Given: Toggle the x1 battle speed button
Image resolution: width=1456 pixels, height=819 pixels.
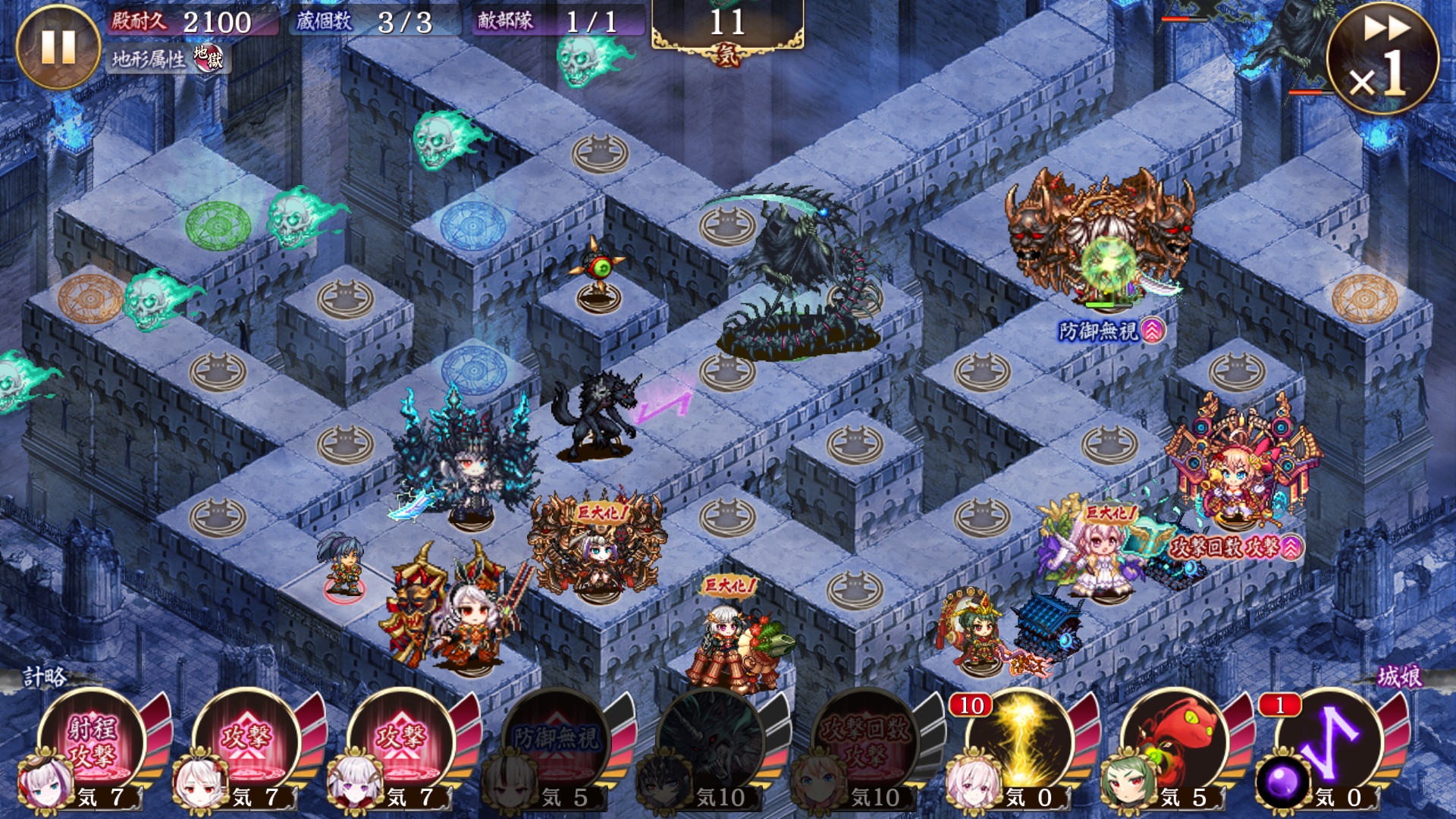Looking at the screenshot, I should point(1382,58).
